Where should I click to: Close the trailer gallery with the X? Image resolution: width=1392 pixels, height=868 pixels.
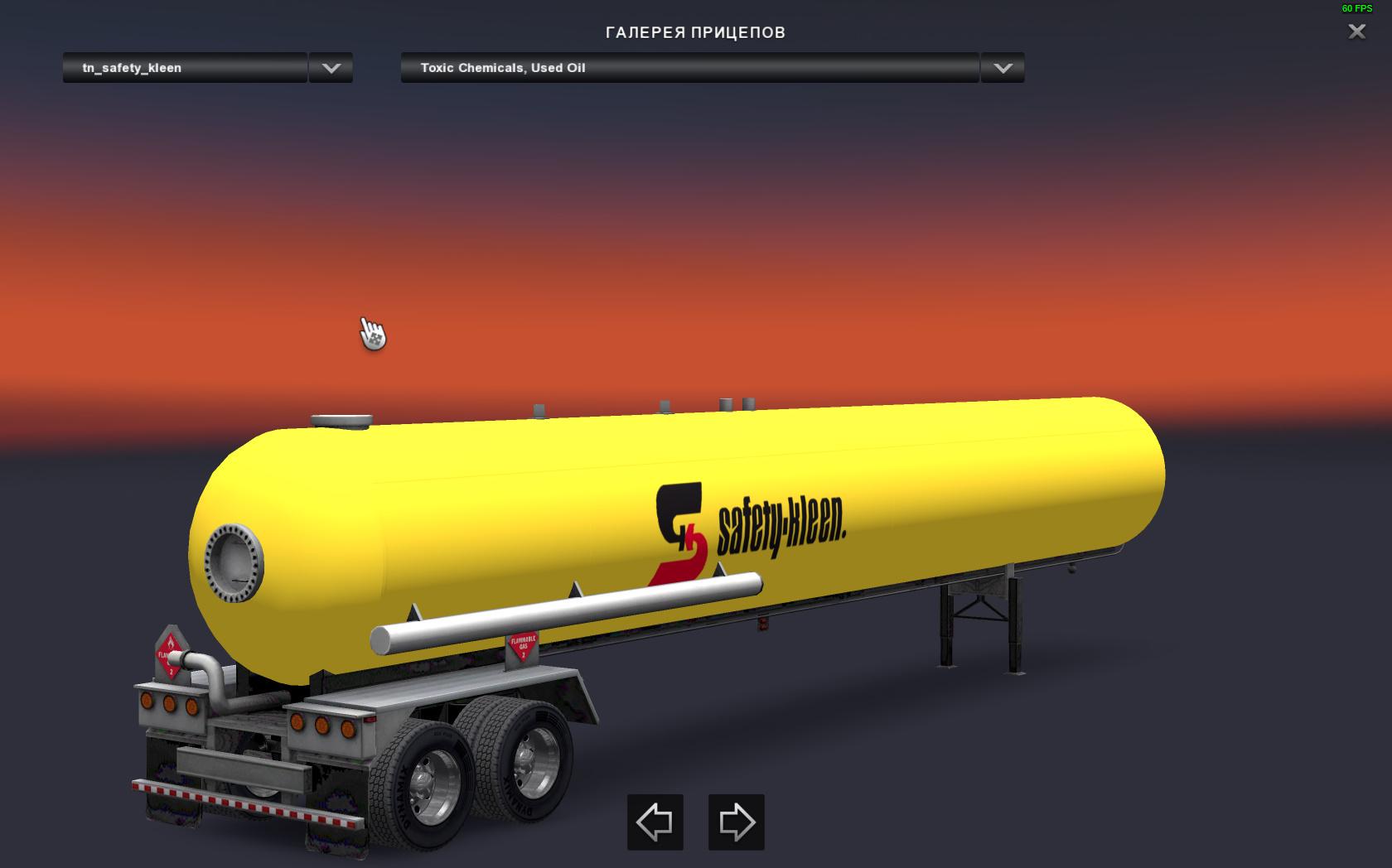[1356, 32]
